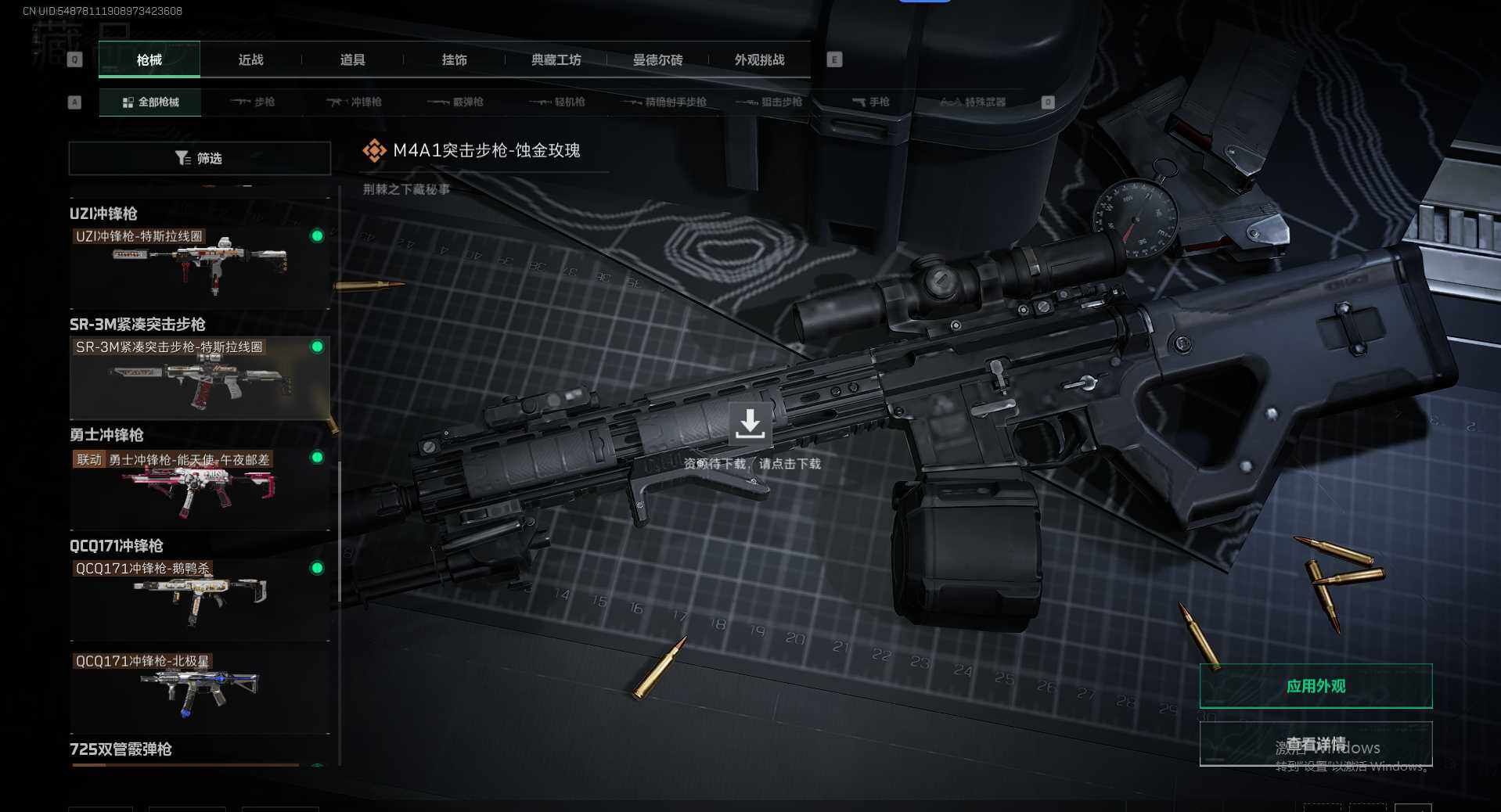The width and height of the screenshot is (1501, 812).
Task: Choose the SR-3M 特斯拉线圈 skin
Action: [200, 377]
